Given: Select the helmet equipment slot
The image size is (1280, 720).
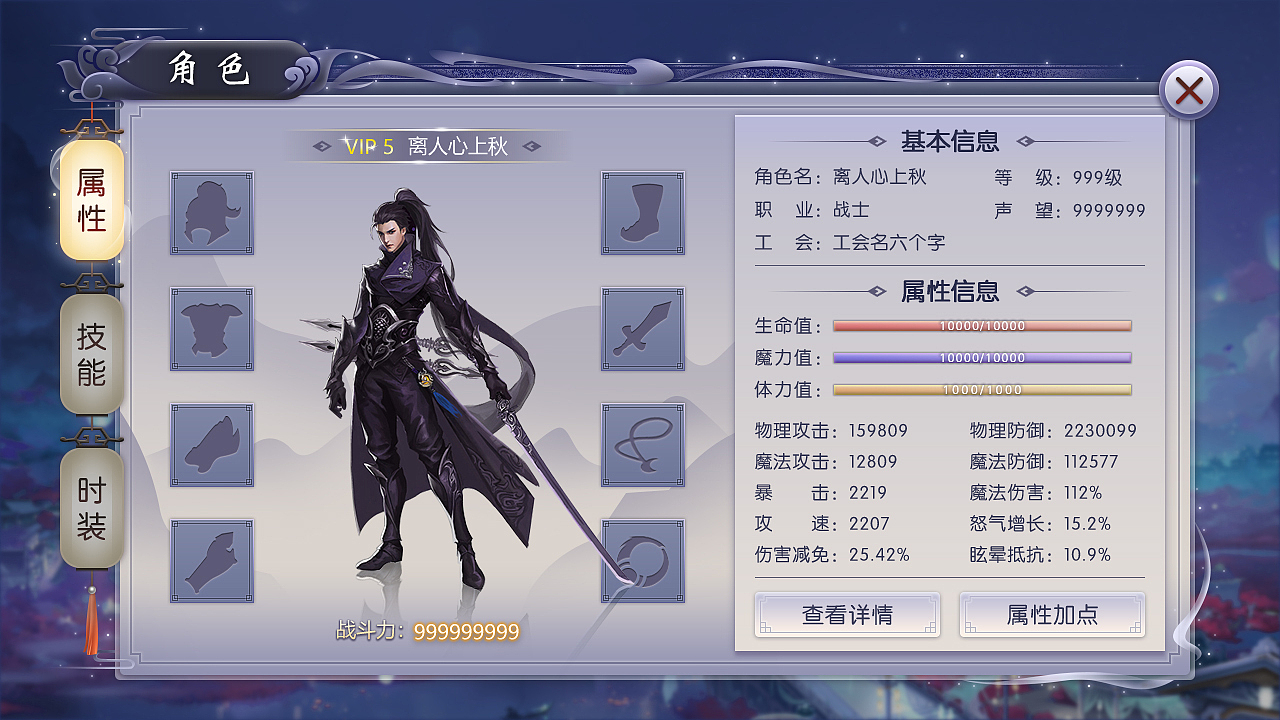Looking at the screenshot, I should click(211, 213).
